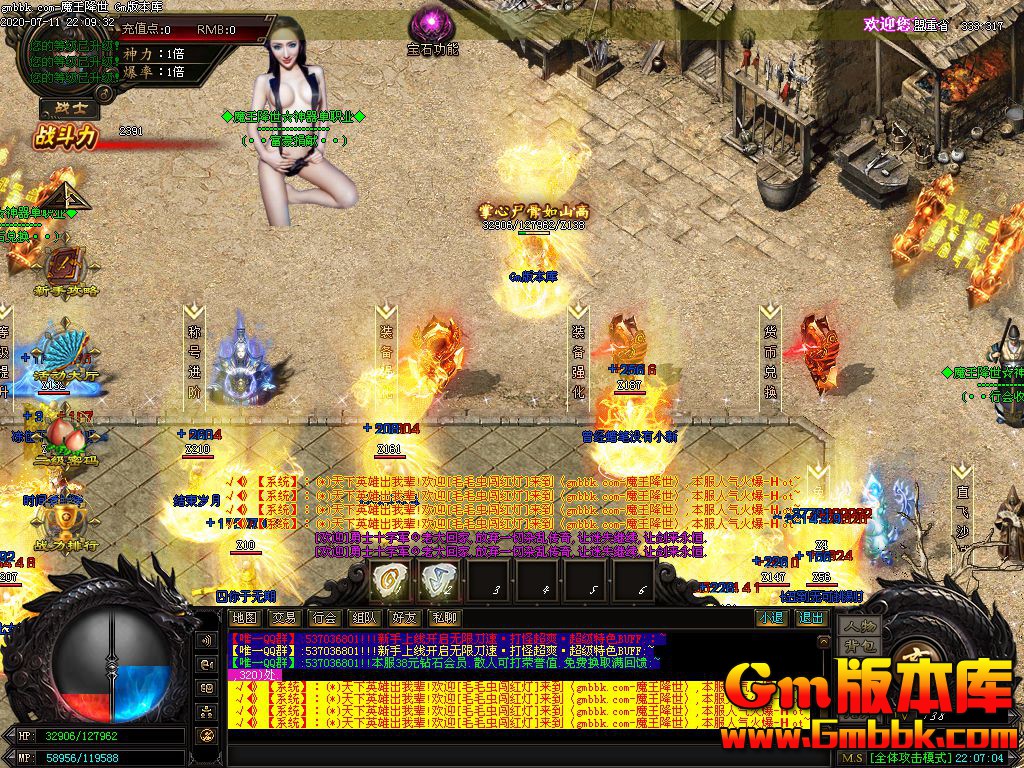
Task: Open the 背包 bag panel
Action: (x=859, y=646)
